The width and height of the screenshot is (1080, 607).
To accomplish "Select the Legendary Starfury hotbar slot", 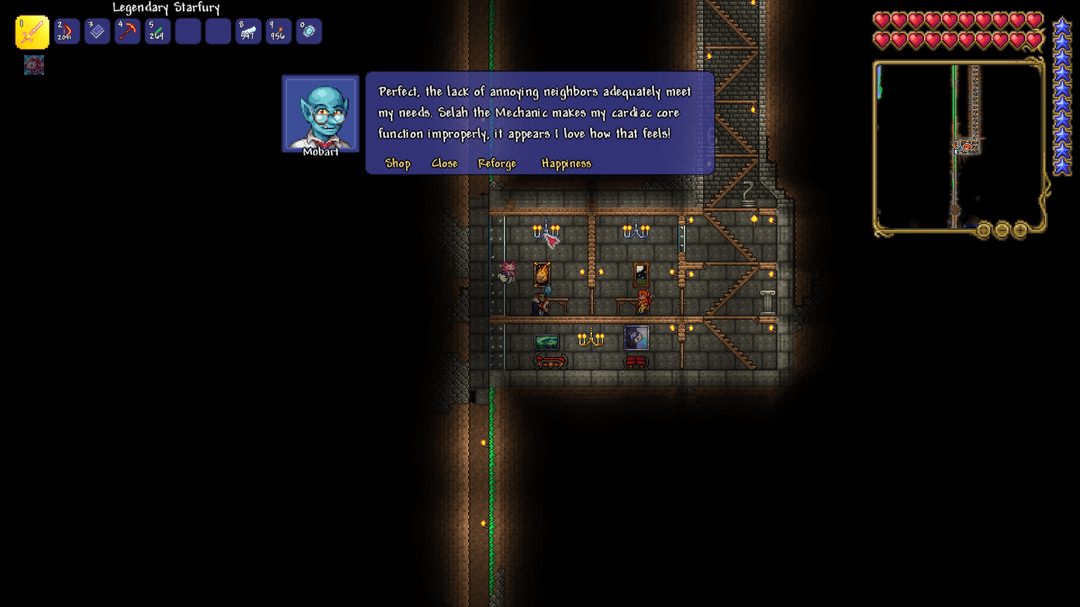I will coord(32,32).
